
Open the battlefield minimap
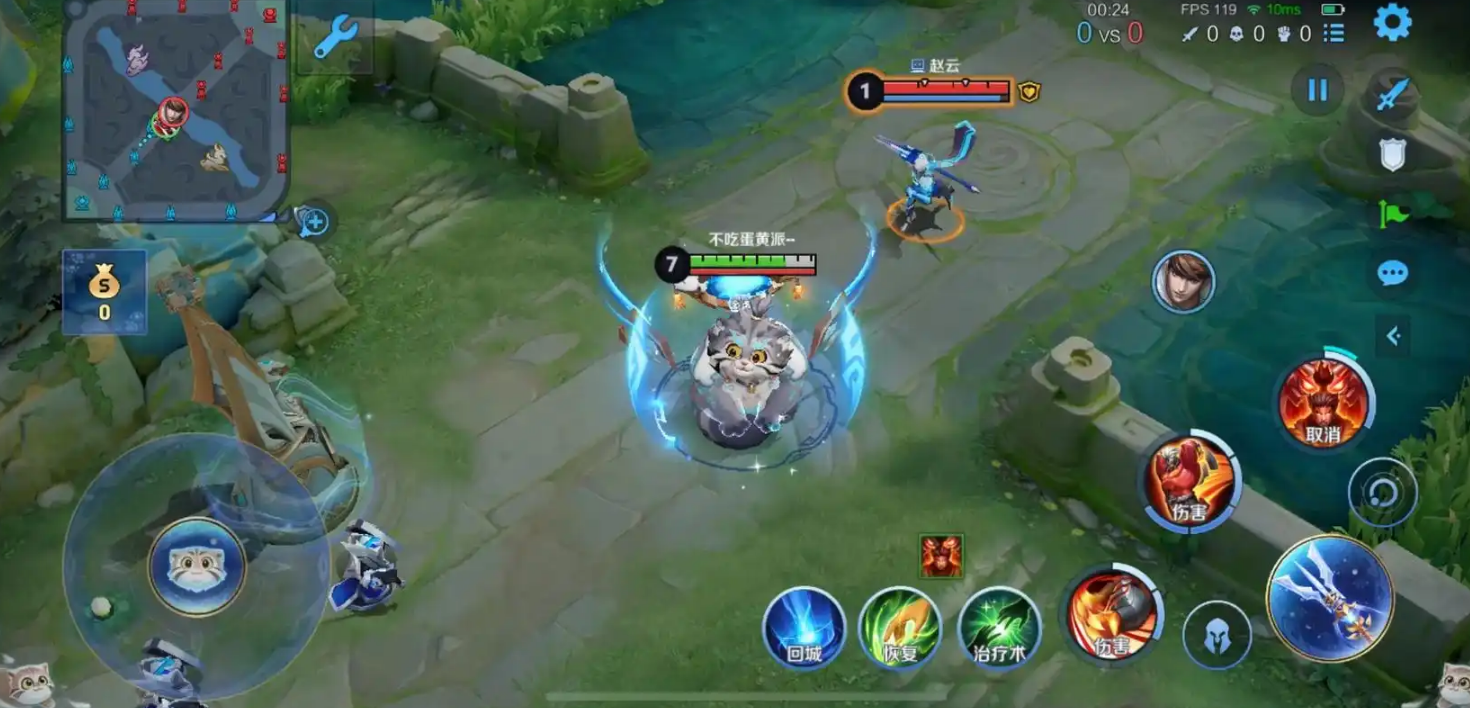176,108
